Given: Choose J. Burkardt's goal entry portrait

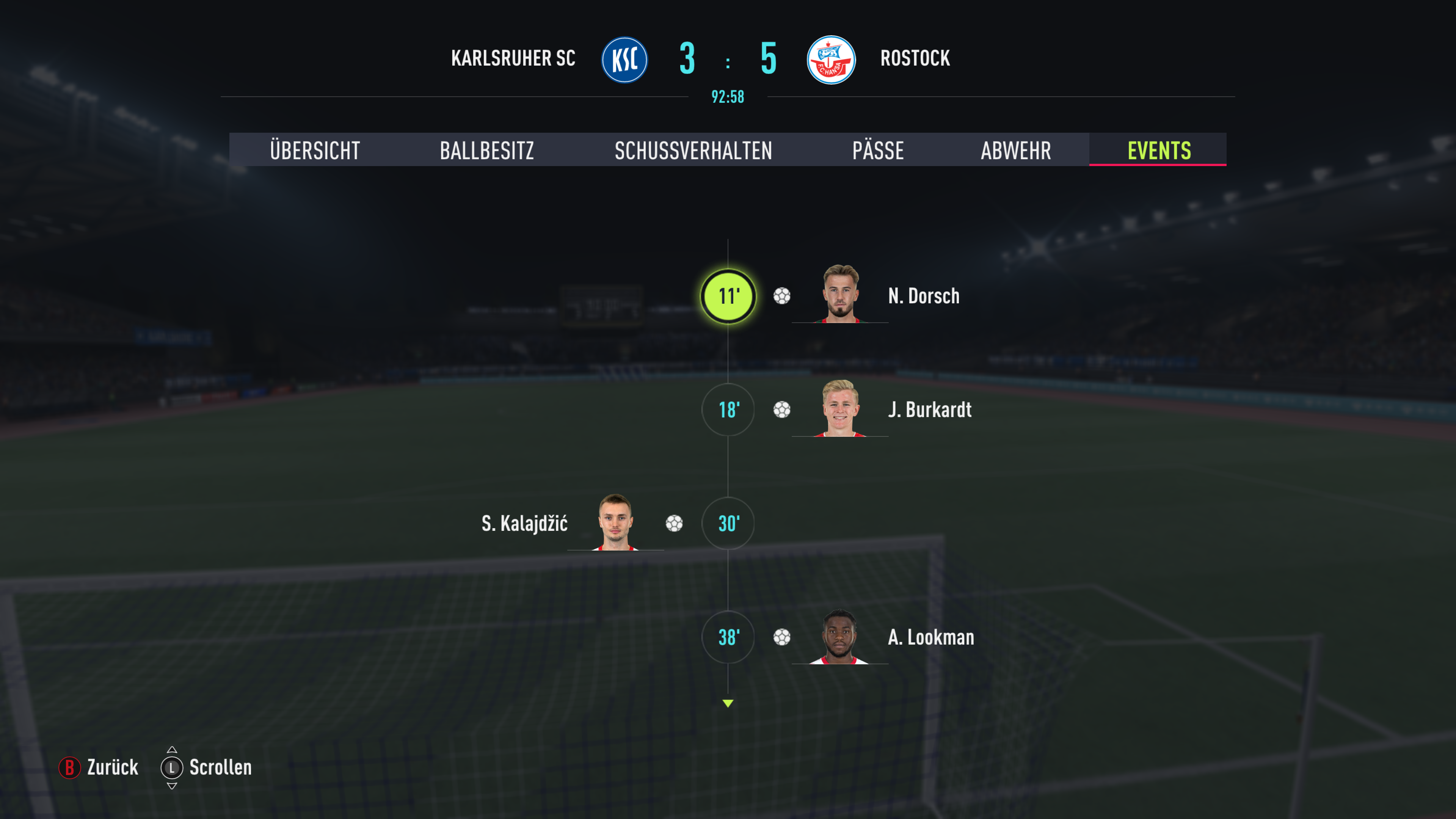Looking at the screenshot, I should 840,408.
